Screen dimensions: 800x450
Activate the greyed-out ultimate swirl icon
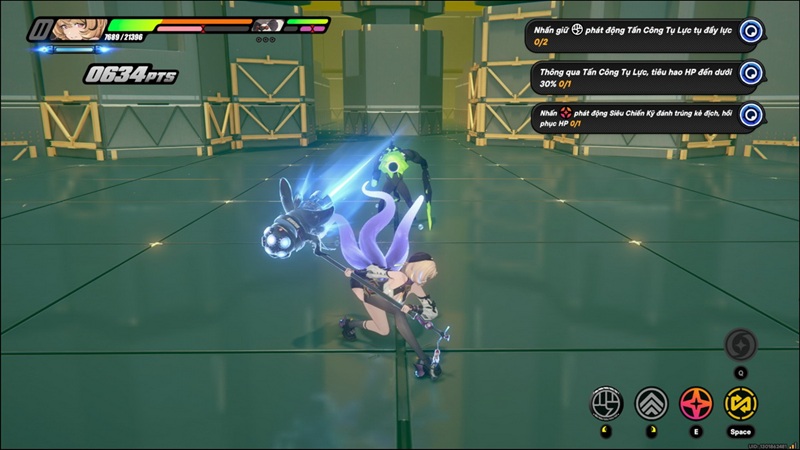pyautogui.click(x=740, y=344)
